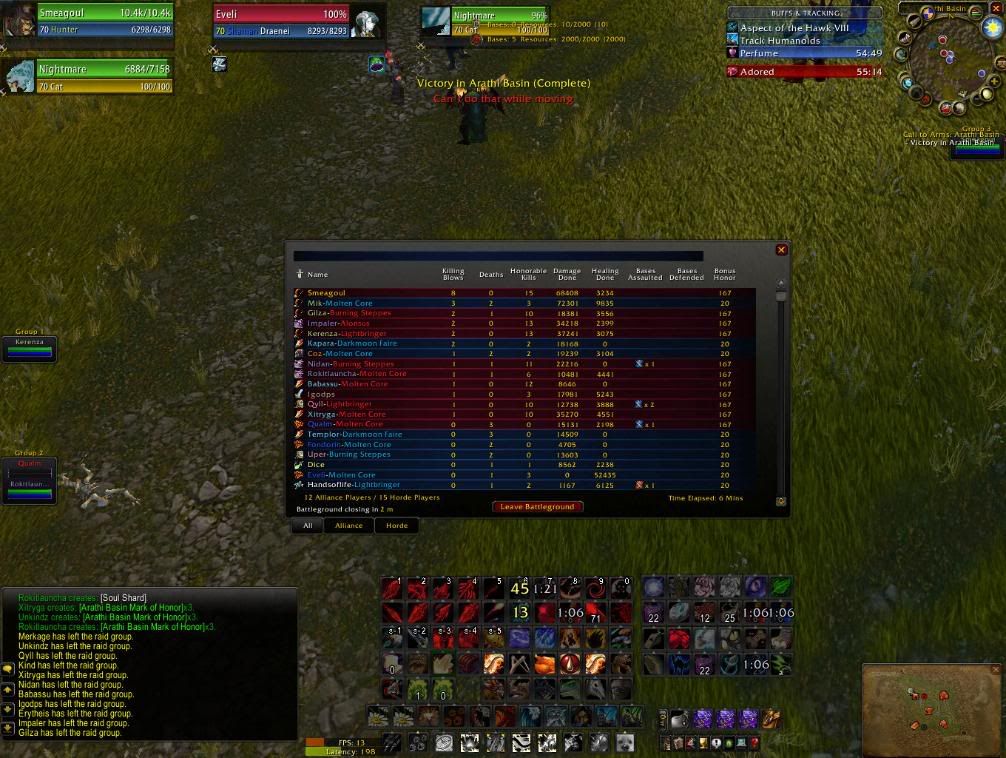1006x758 pixels.
Task: Close the battleground scoreboard window
Action: tap(781, 250)
